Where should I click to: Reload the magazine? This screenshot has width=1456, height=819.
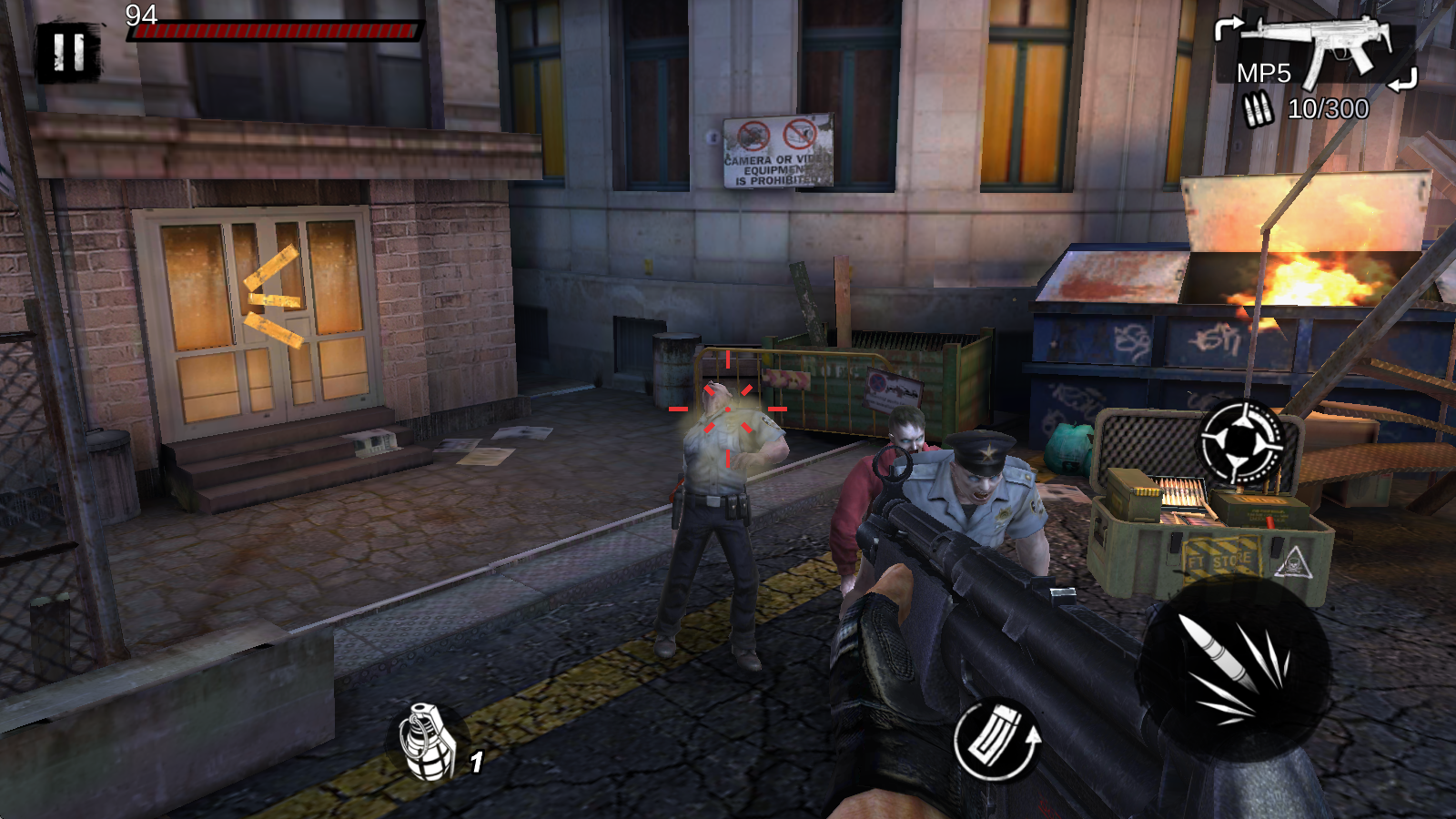tap(996, 739)
